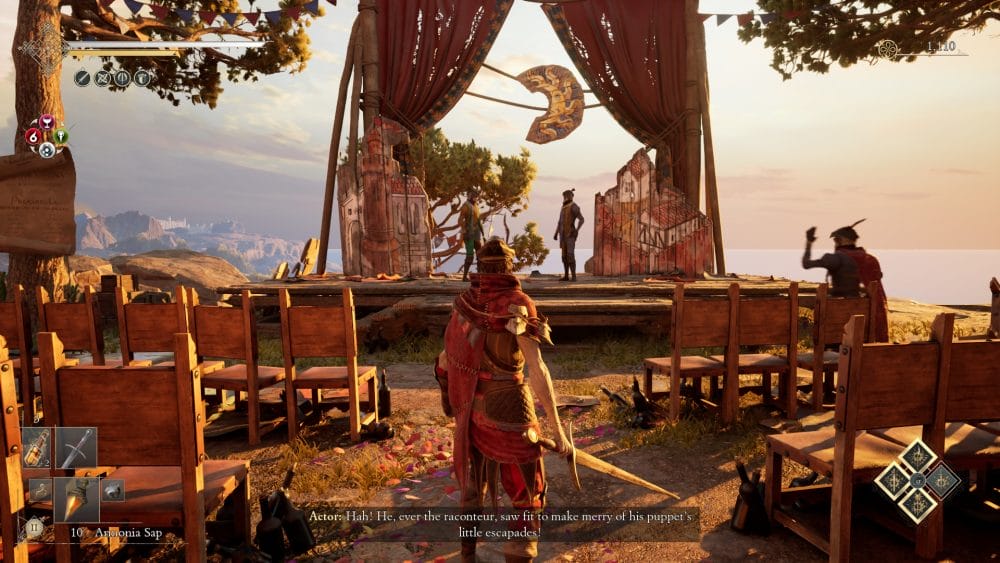Click the shield status icon
Viewport: 1000px width, 563px height.
(142, 78)
